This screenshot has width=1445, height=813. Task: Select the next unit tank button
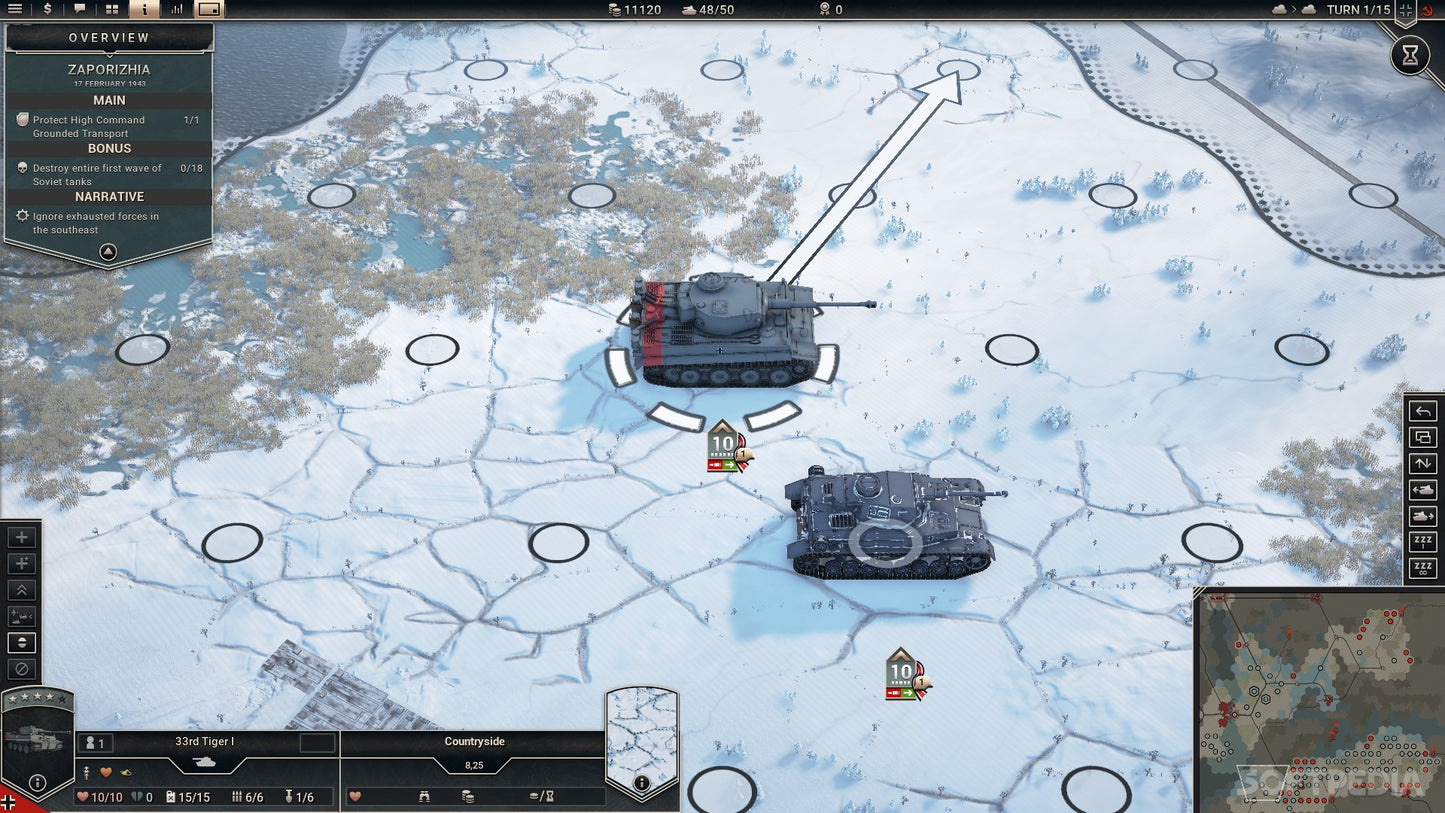pyautogui.click(x=1422, y=516)
